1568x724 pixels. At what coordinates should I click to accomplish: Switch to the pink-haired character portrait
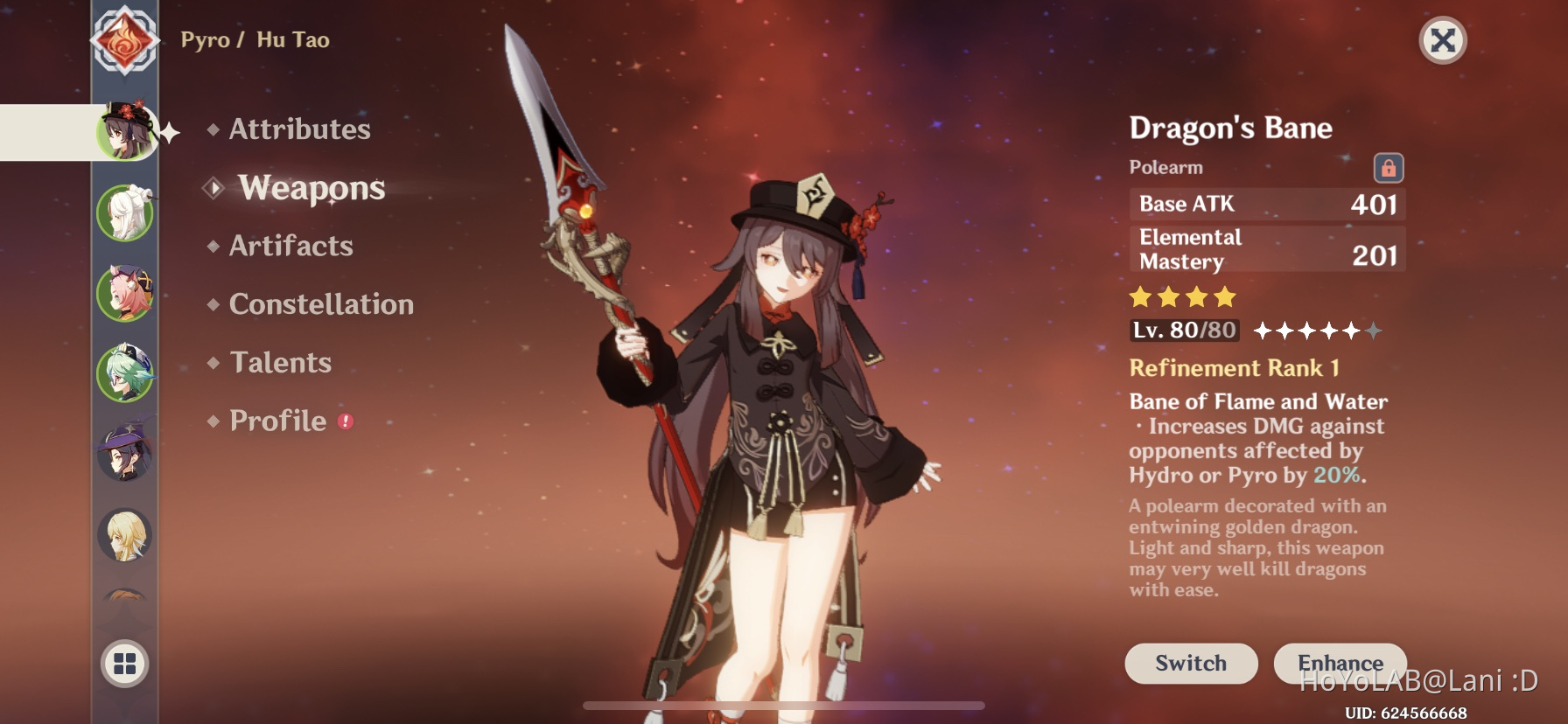pyautogui.click(x=125, y=293)
